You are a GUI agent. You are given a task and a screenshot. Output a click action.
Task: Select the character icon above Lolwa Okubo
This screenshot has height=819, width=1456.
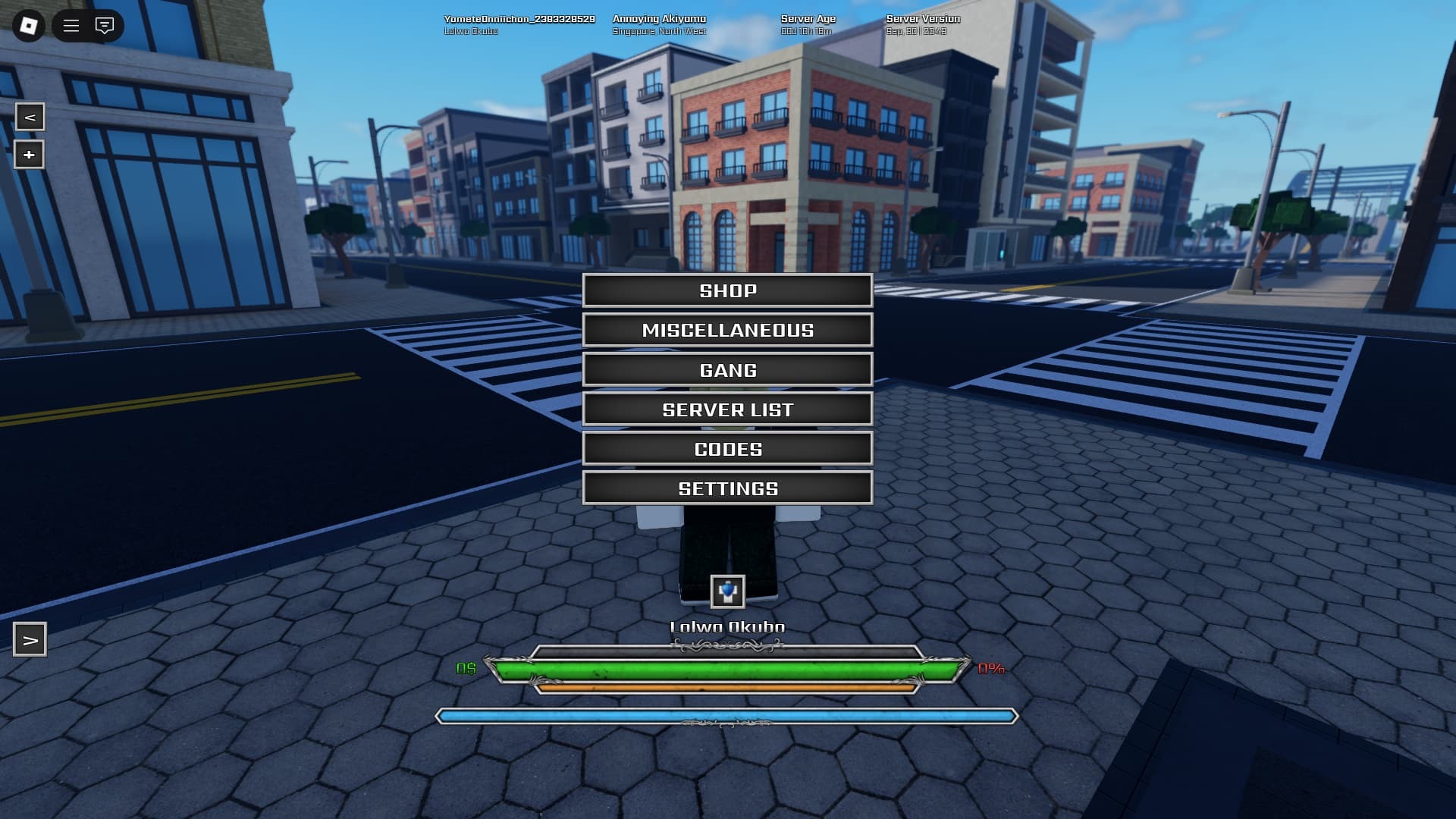727,591
